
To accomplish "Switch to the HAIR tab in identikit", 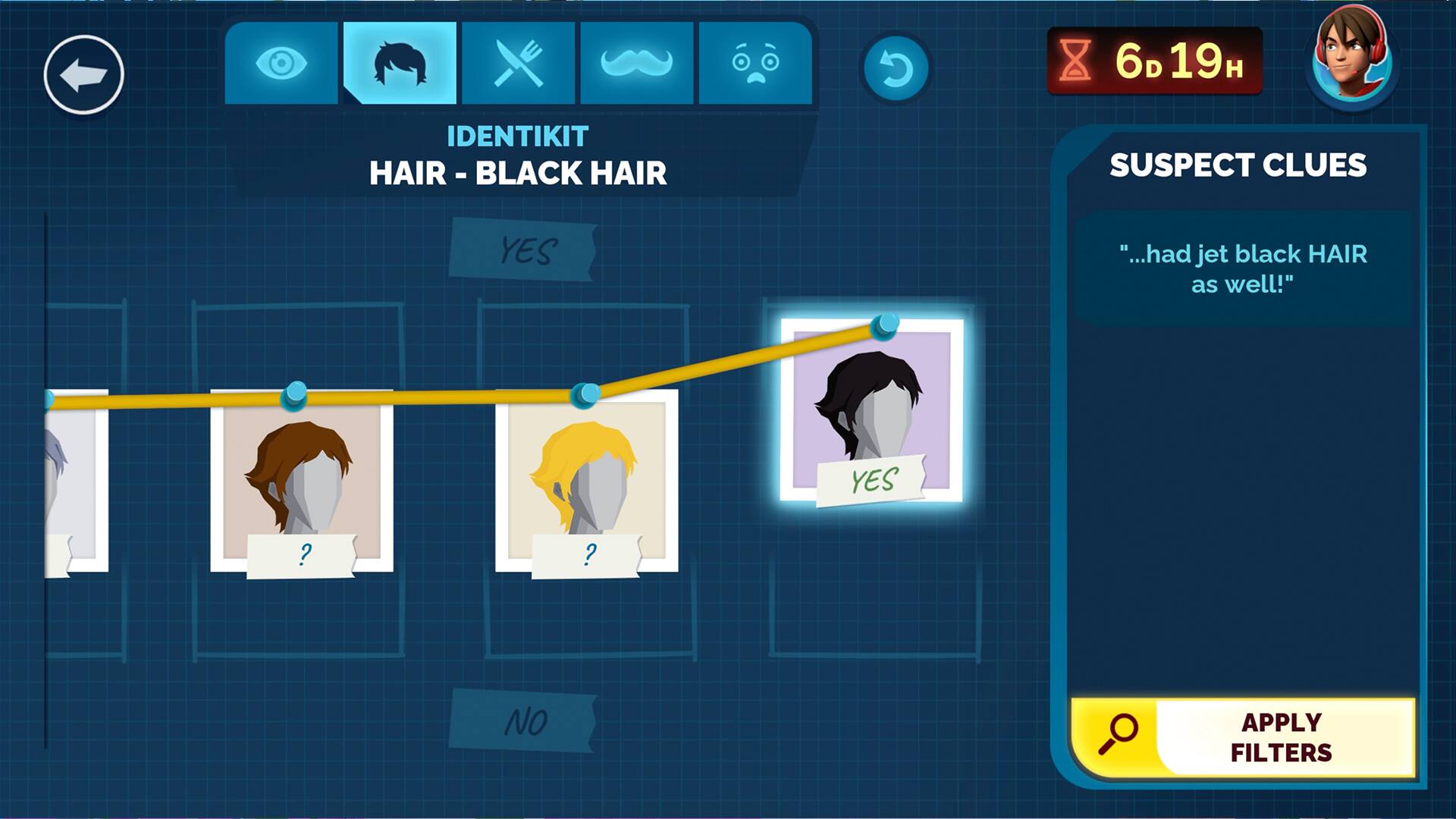I will [400, 64].
